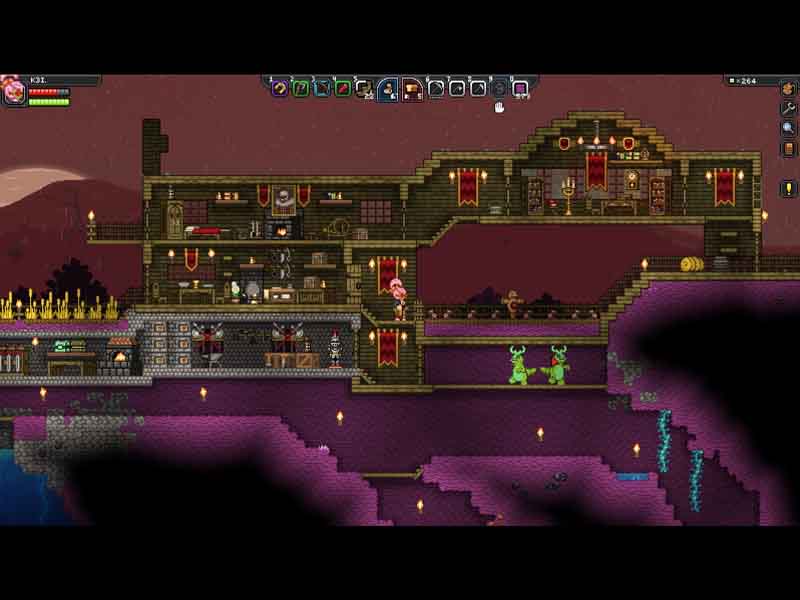Click the blue left-hand item slot
This screenshot has height=600, width=800.
click(x=388, y=89)
